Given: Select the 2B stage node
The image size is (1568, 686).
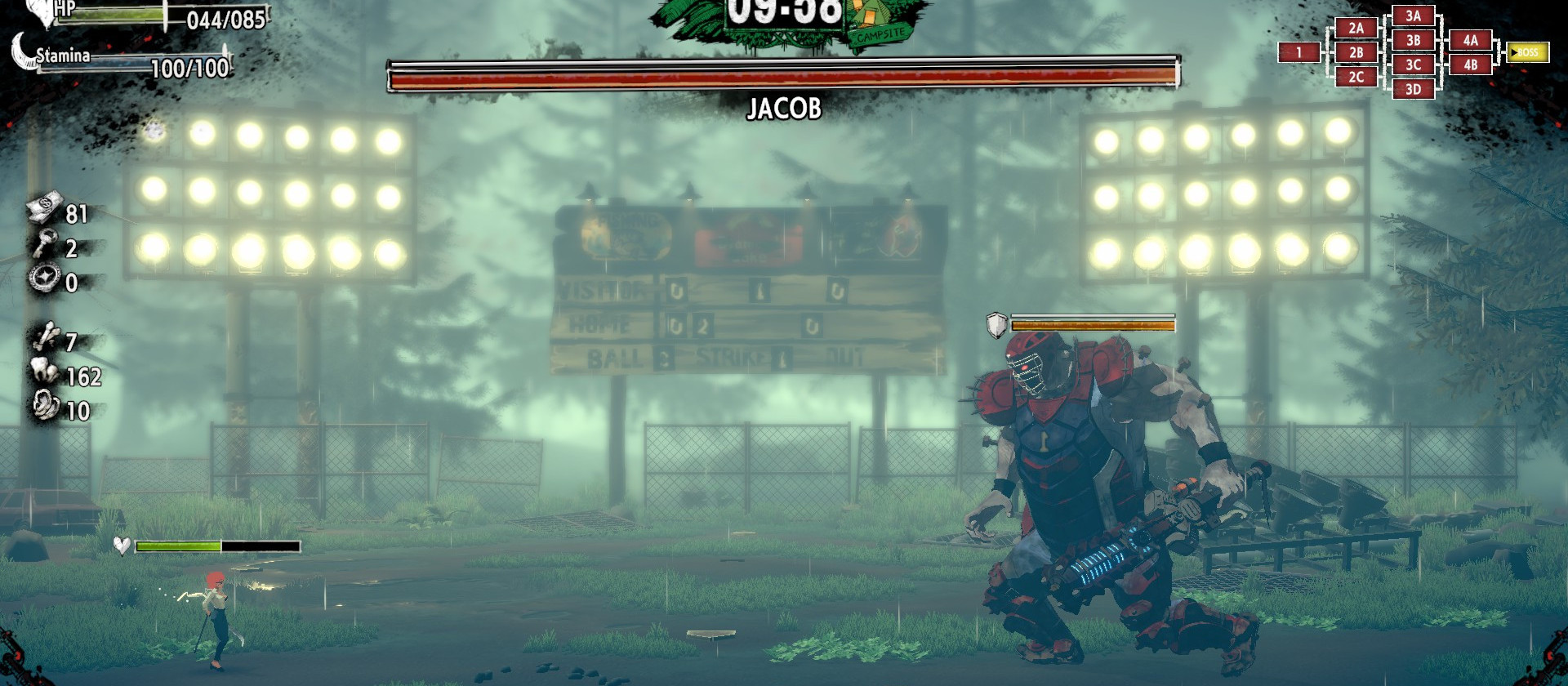Looking at the screenshot, I should (1356, 53).
